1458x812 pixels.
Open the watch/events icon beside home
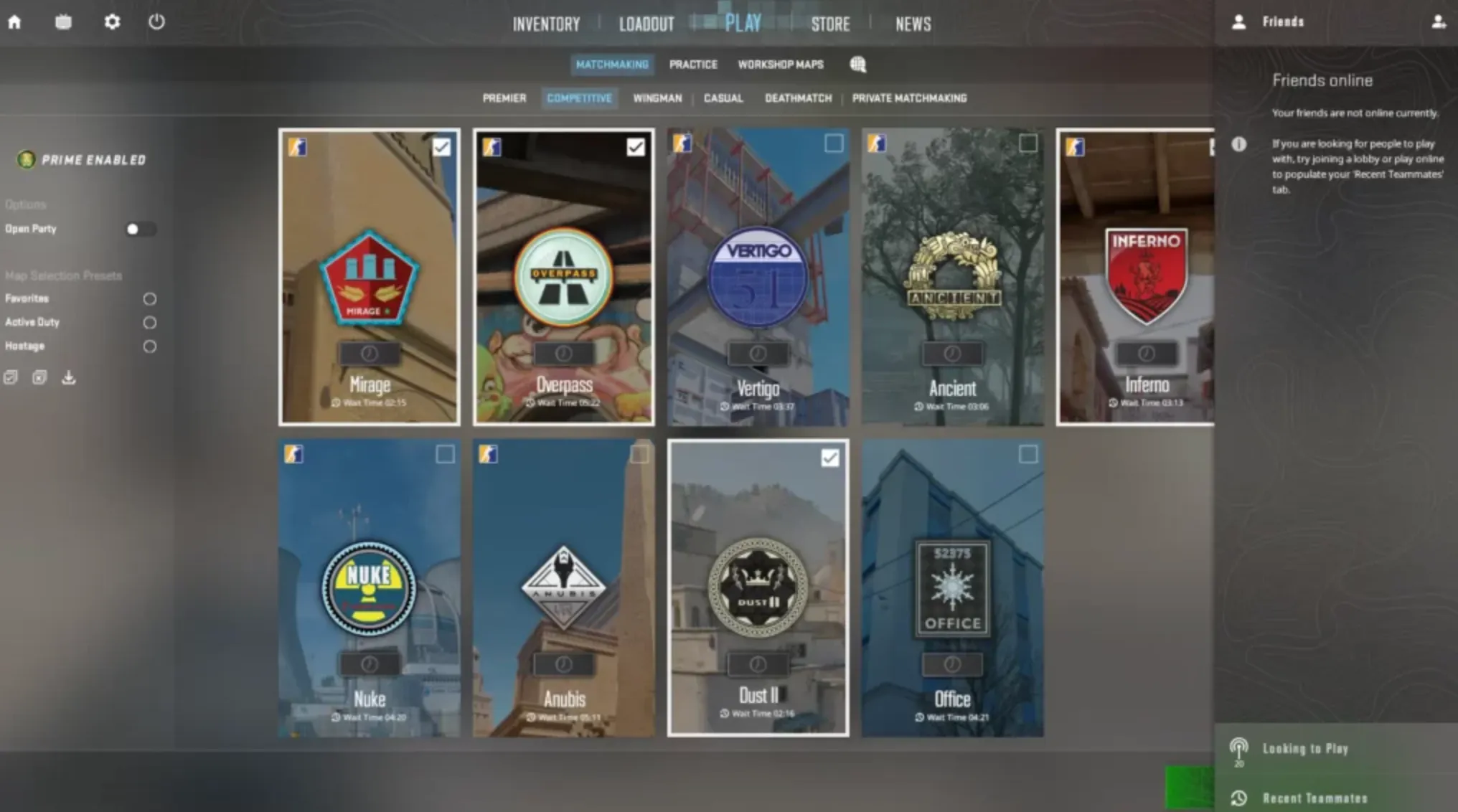(x=62, y=22)
